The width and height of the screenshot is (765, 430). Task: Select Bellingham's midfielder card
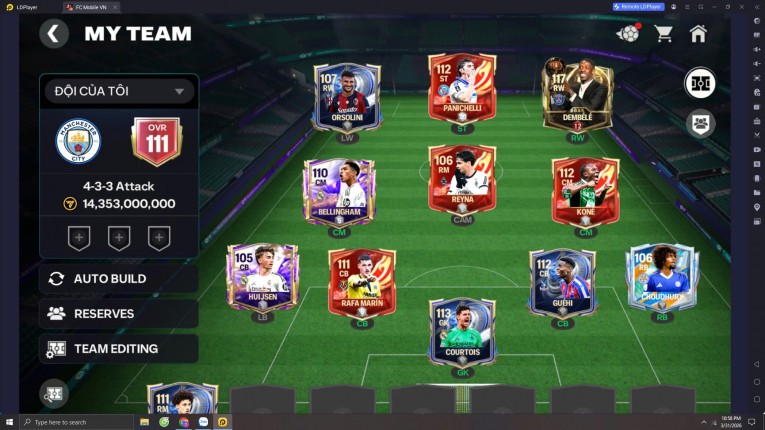339,192
